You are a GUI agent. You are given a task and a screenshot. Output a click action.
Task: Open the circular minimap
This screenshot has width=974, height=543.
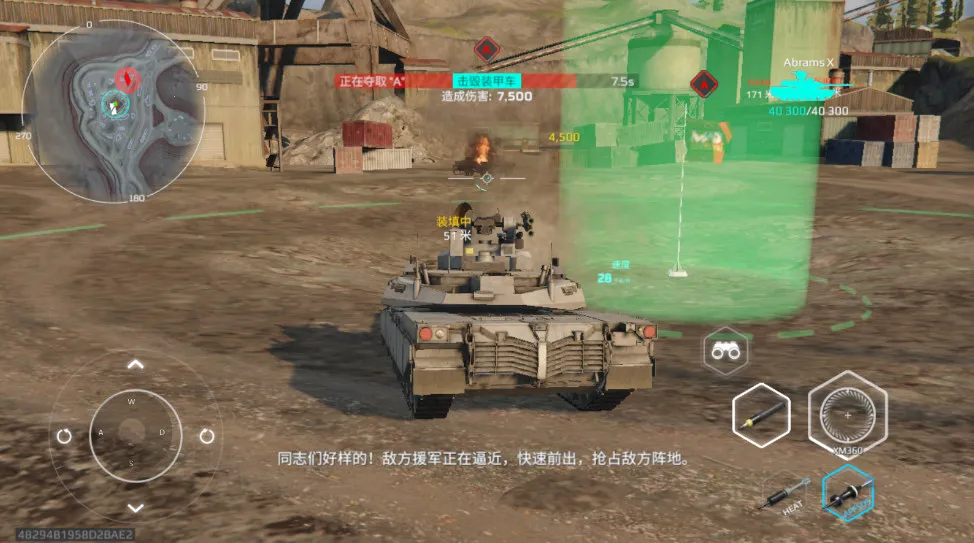pyautogui.click(x=113, y=110)
